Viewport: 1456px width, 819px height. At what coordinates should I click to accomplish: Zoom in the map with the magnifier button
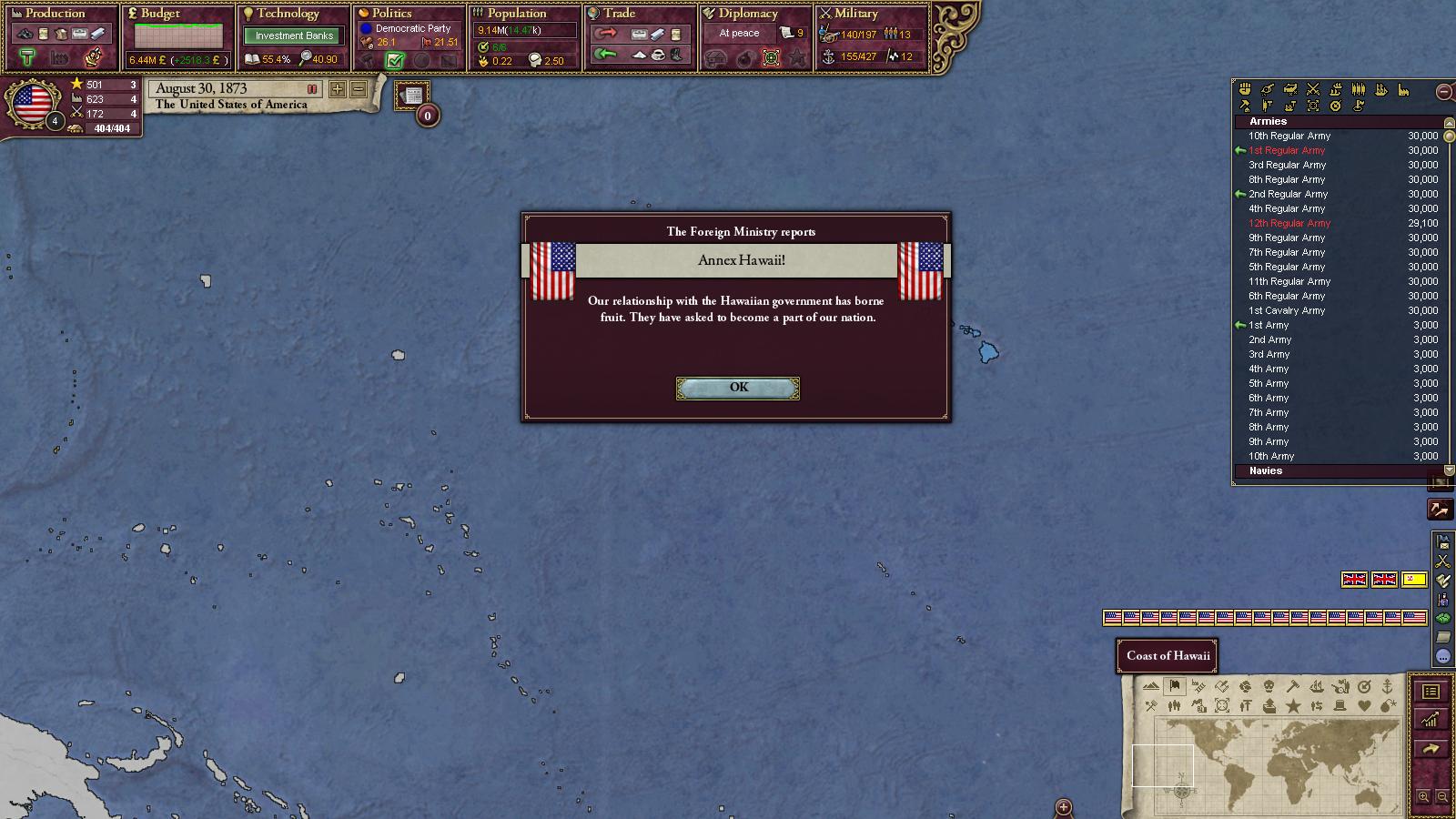point(1423,797)
